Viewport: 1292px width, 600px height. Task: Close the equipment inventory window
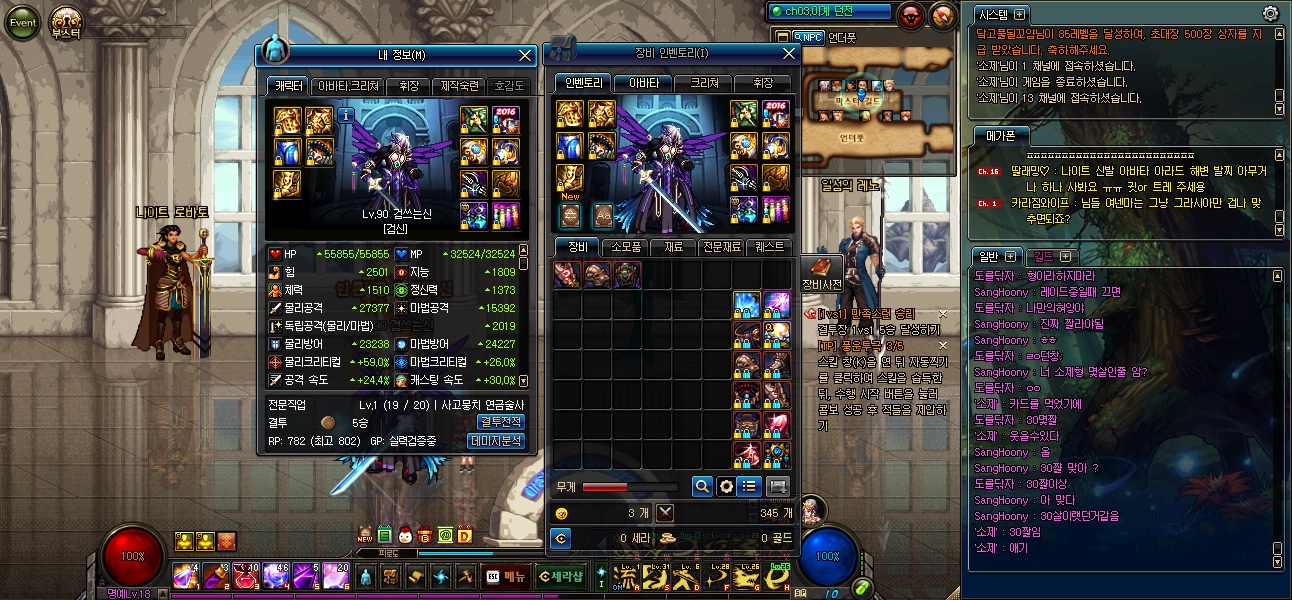pos(788,53)
